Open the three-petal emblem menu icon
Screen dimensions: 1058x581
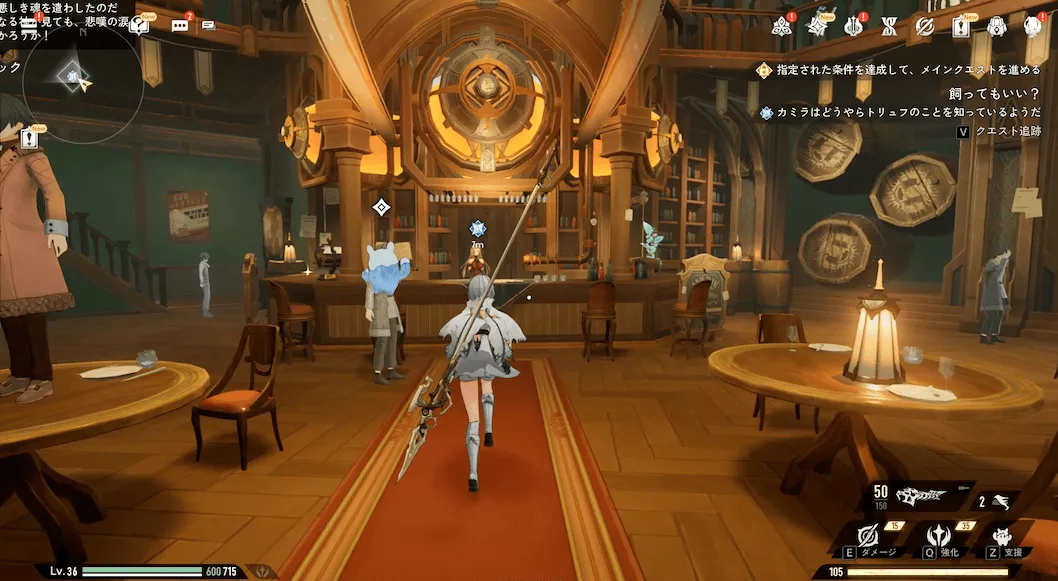(782, 26)
